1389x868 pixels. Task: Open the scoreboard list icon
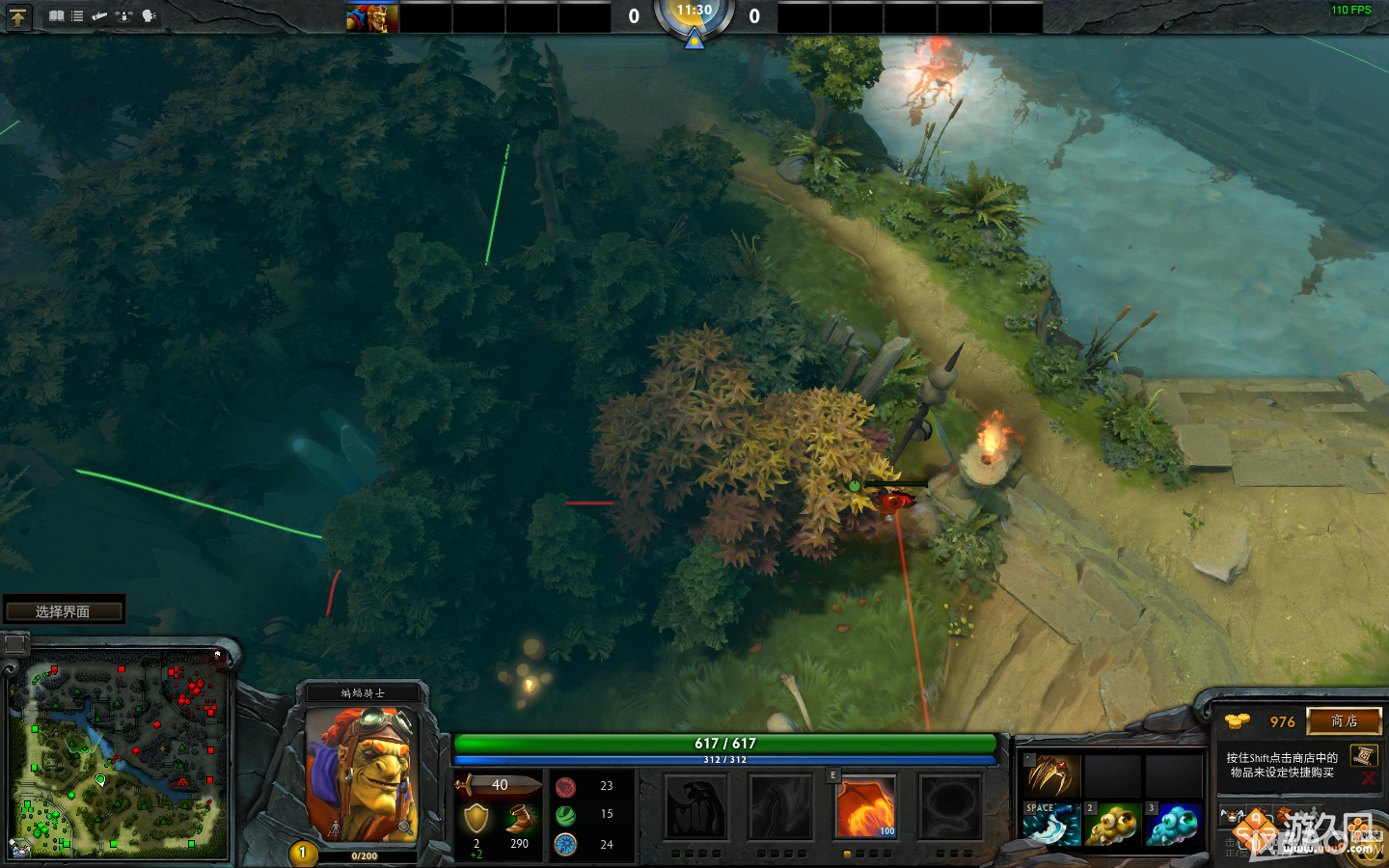(76, 16)
